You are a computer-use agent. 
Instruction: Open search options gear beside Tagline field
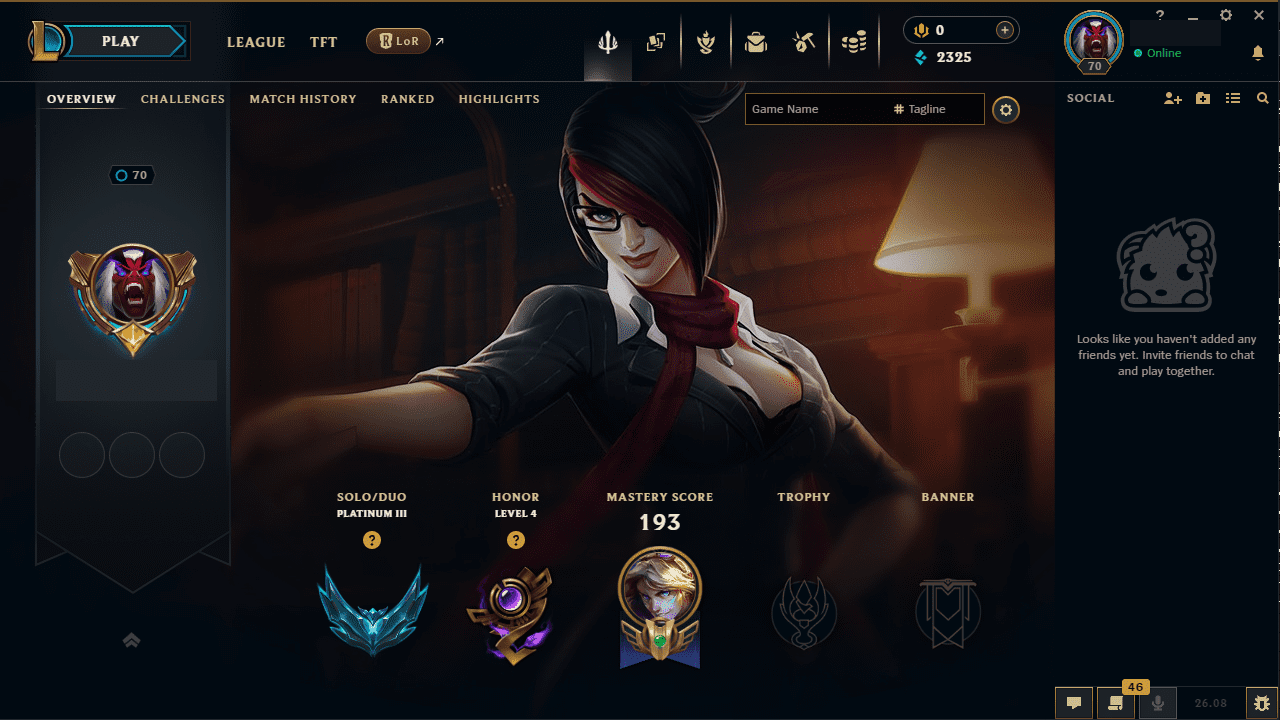(x=1006, y=110)
